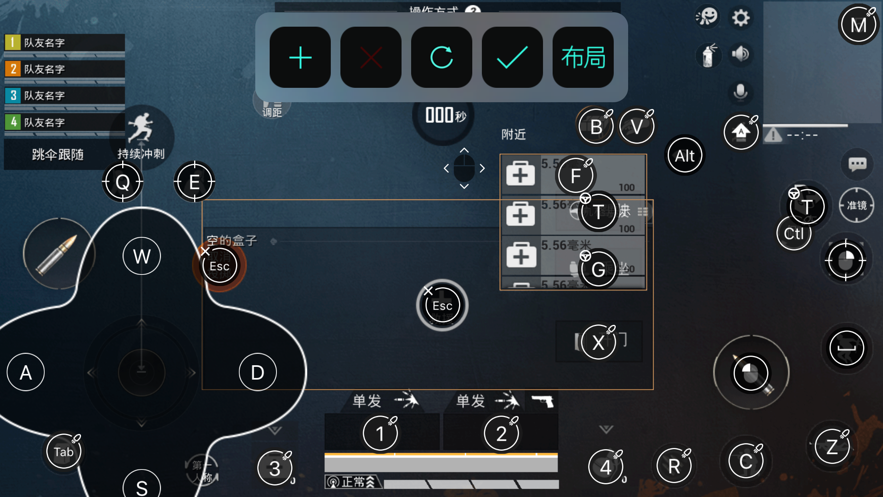The height and width of the screenshot is (497, 883).
Task: Click the red X delete button
Action: click(371, 58)
